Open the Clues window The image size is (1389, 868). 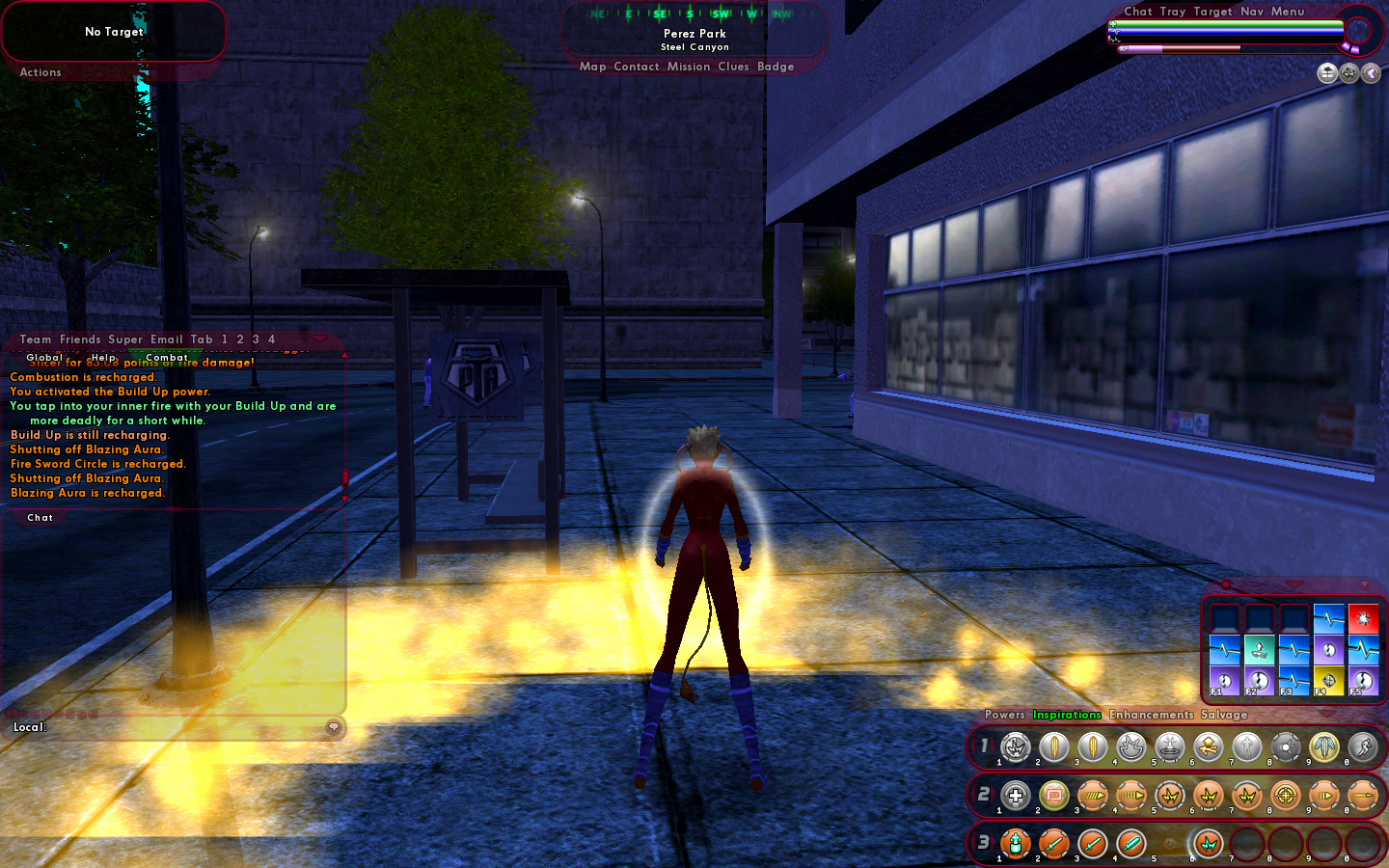pyautogui.click(x=733, y=67)
